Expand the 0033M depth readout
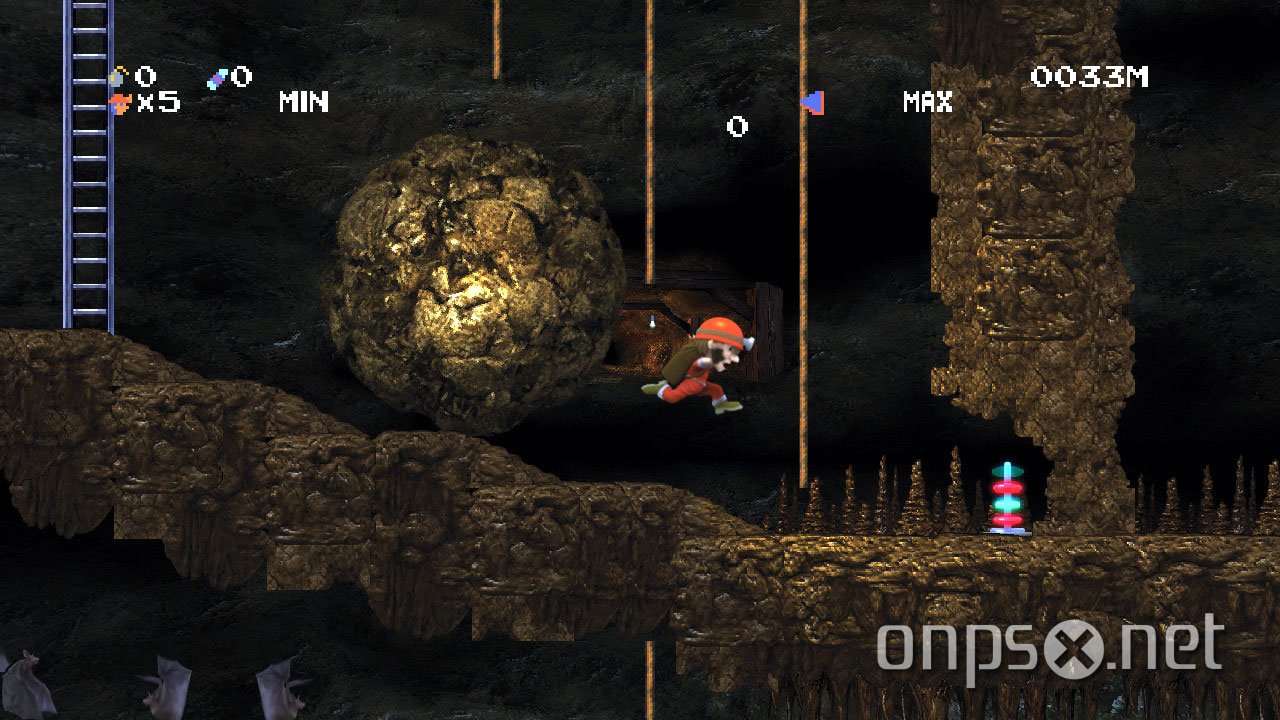The width and height of the screenshot is (1280, 720). point(1092,75)
